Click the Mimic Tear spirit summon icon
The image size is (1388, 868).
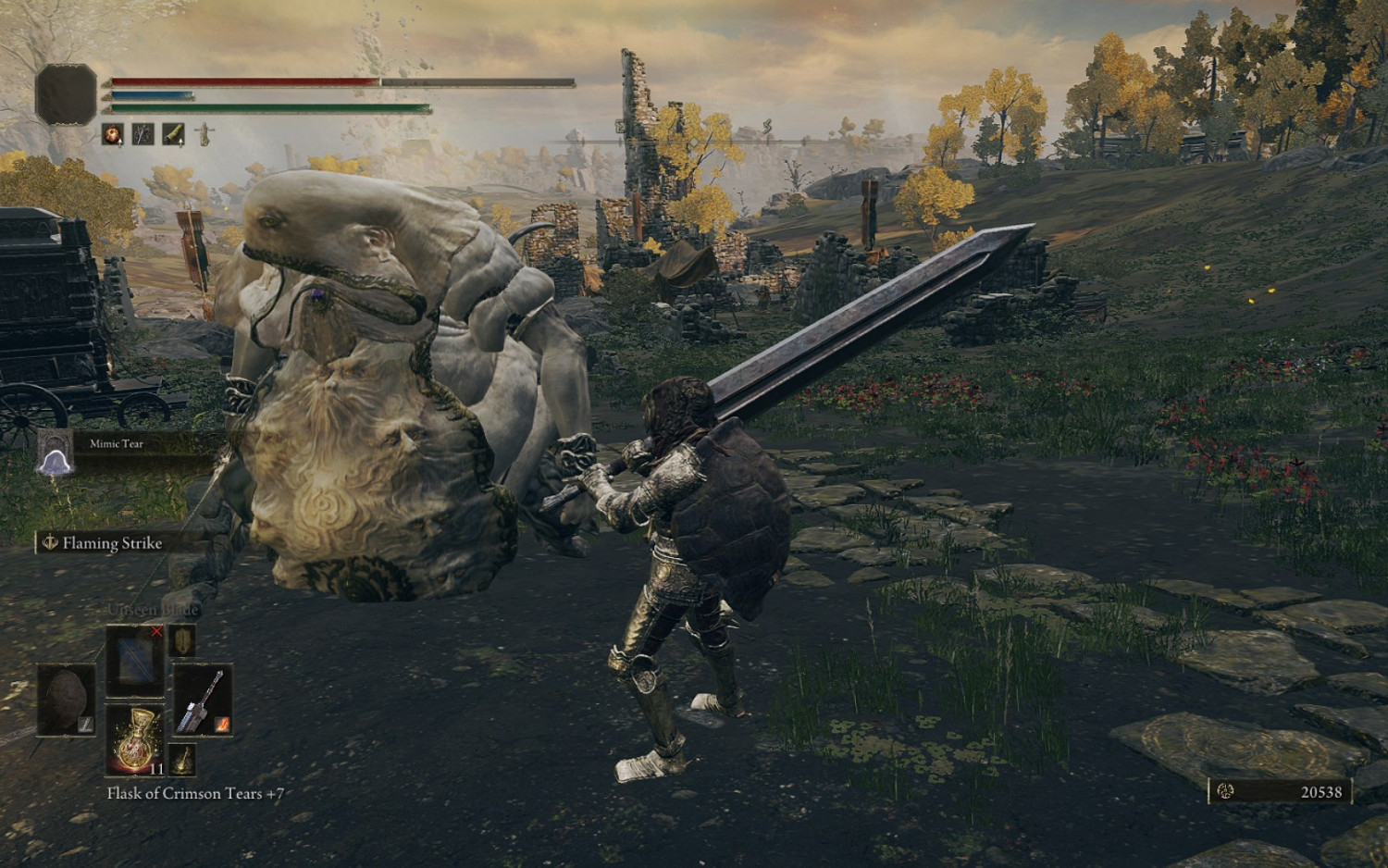55,453
